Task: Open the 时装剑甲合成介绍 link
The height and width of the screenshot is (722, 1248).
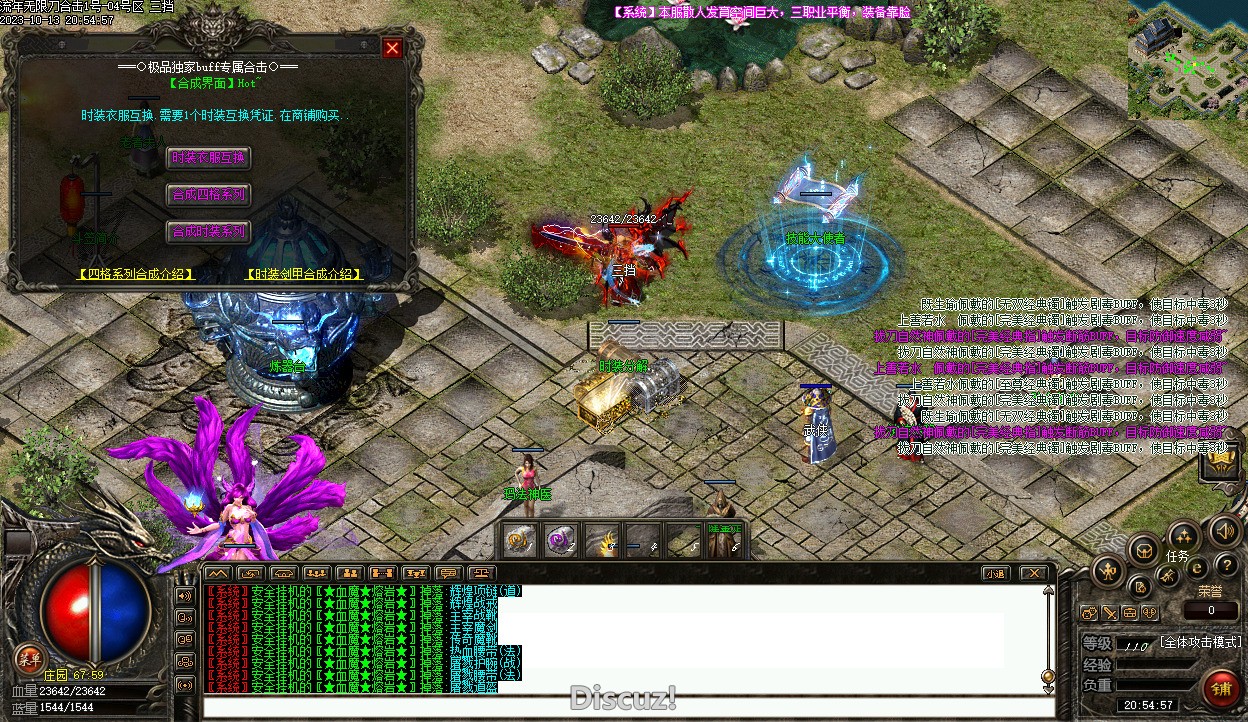Action: click(x=304, y=273)
